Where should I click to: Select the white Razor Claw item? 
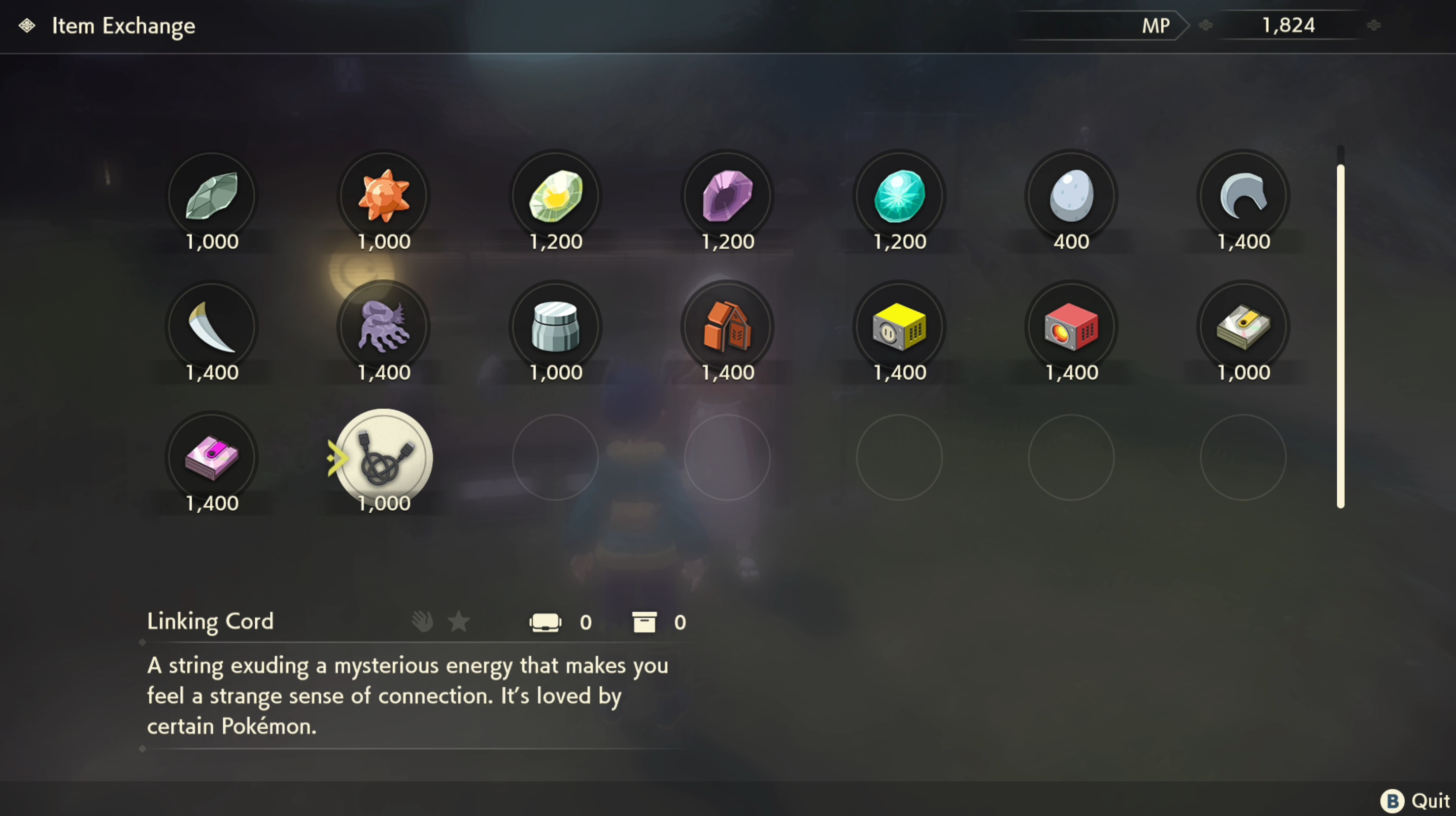pyautogui.click(x=212, y=327)
